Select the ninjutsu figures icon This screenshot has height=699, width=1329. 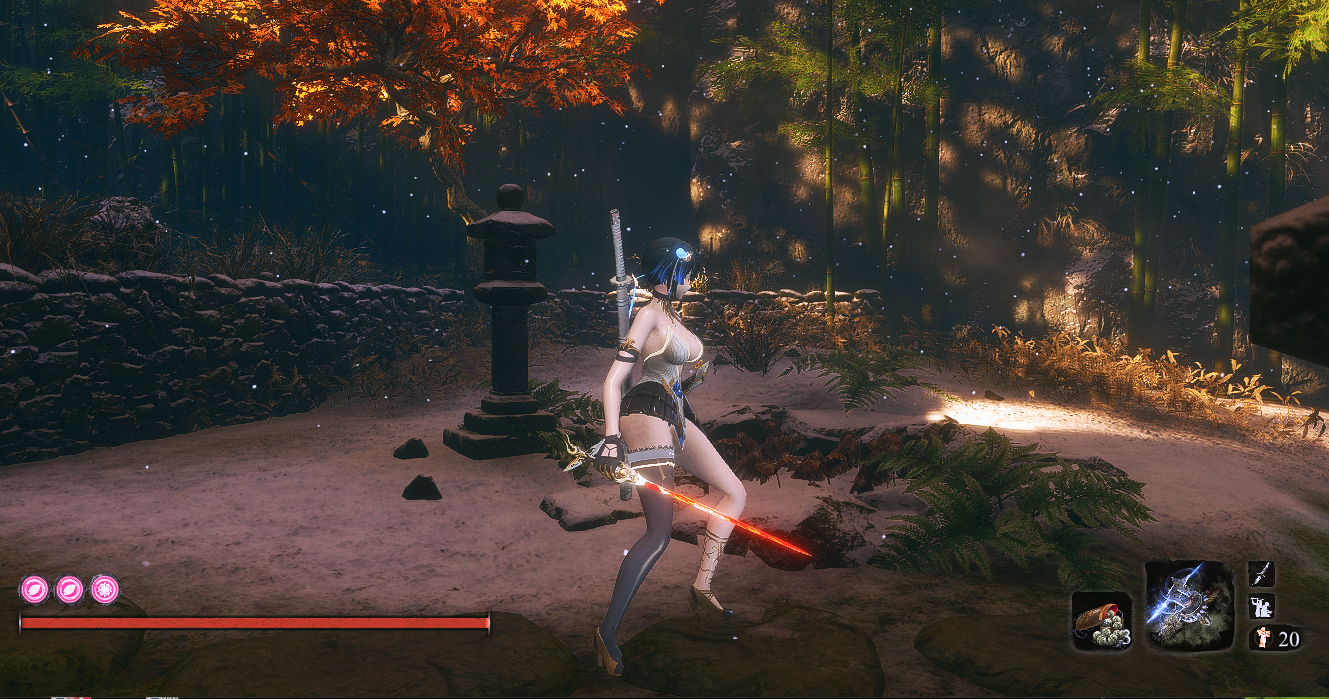pos(1261,606)
